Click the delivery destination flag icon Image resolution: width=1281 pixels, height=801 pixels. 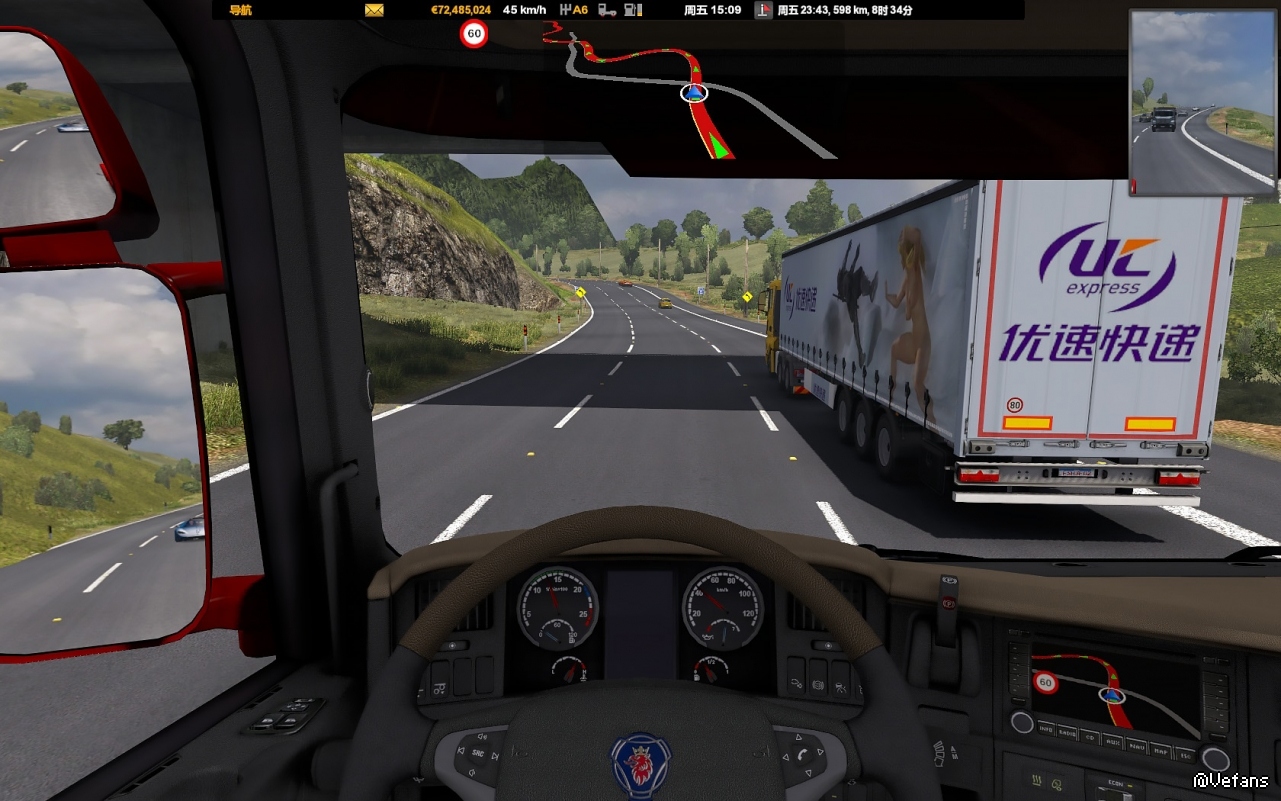pyautogui.click(x=764, y=10)
